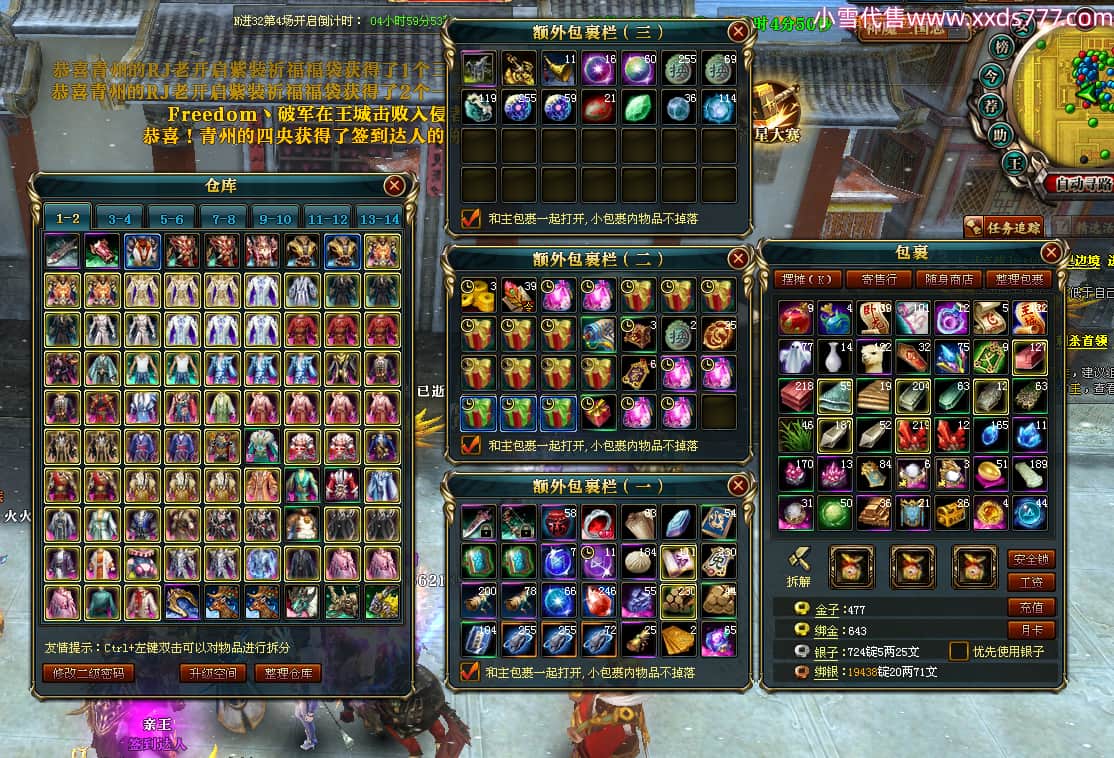The image size is (1114, 758).
Task: Close the 仓库 warehouse window
Action: tap(395, 185)
